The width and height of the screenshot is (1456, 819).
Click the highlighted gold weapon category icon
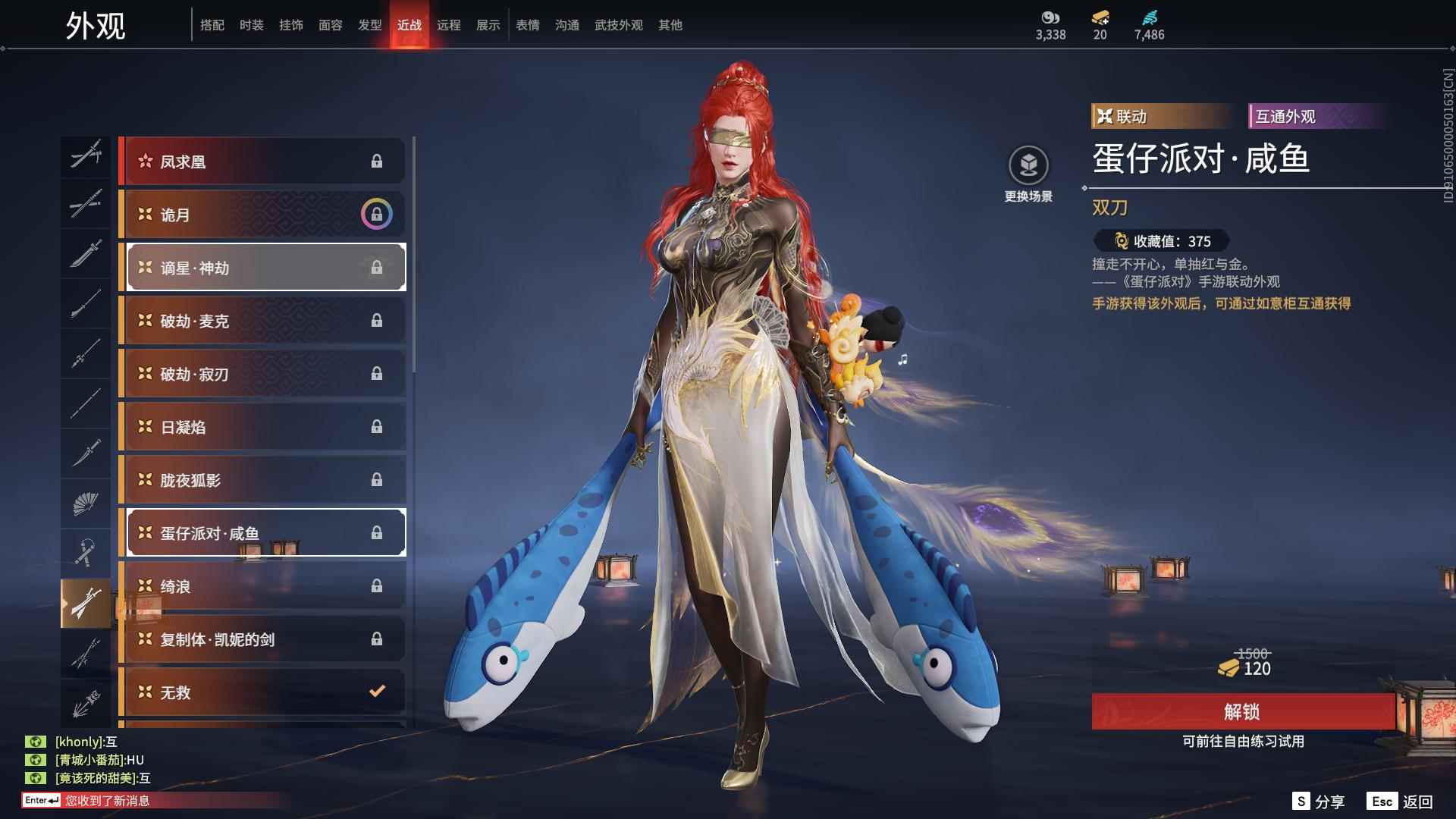tap(86, 603)
